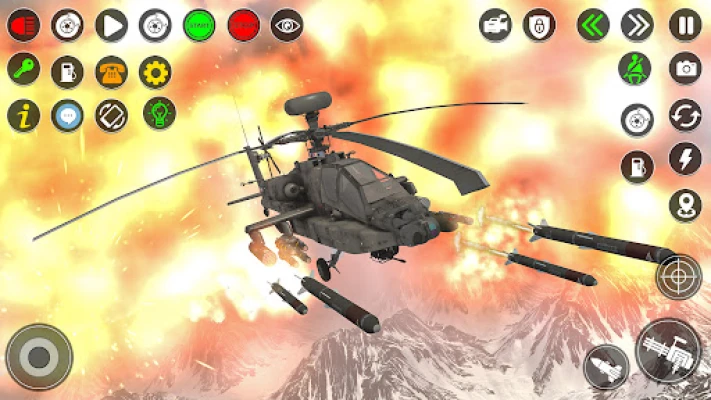Fire the gatling gun button
Screen dimensions: 711x400
pyautogui.click(x=667, y=350)
